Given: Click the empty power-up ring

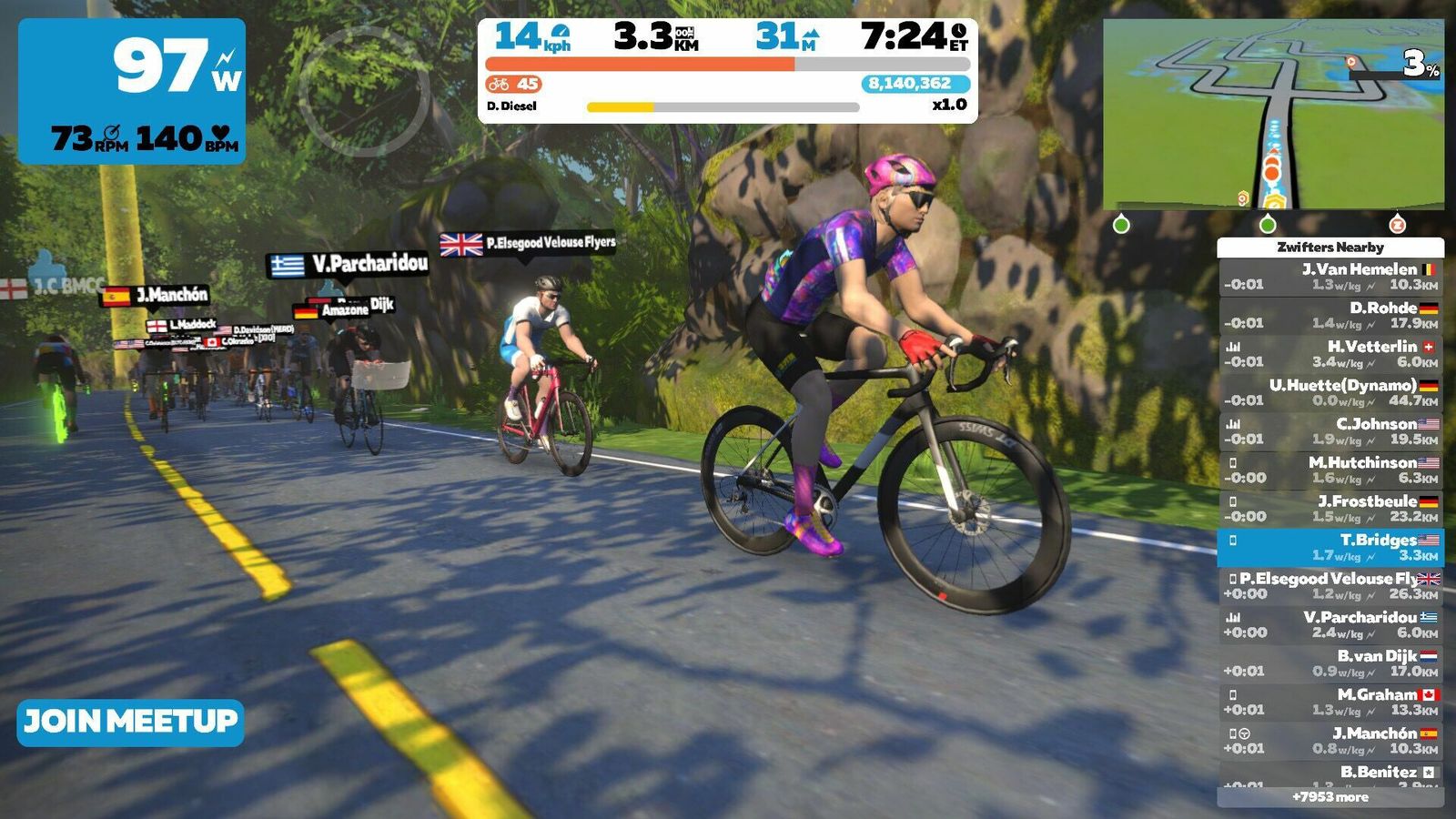Looking at the screenshot, I should point(364,92).
